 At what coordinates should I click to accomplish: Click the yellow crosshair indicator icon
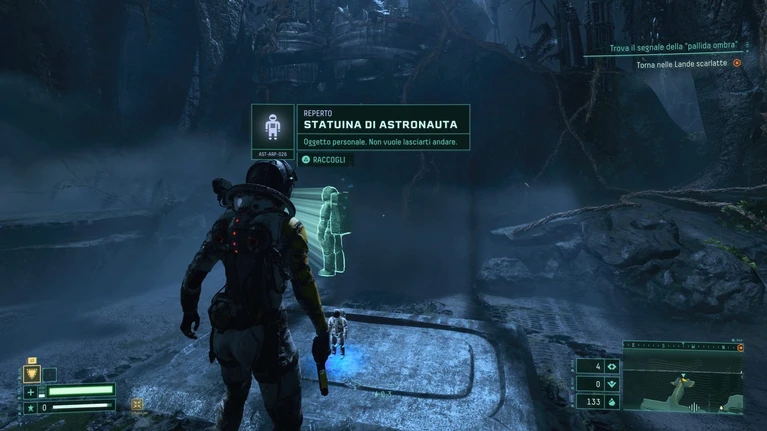tap(137, 404)
